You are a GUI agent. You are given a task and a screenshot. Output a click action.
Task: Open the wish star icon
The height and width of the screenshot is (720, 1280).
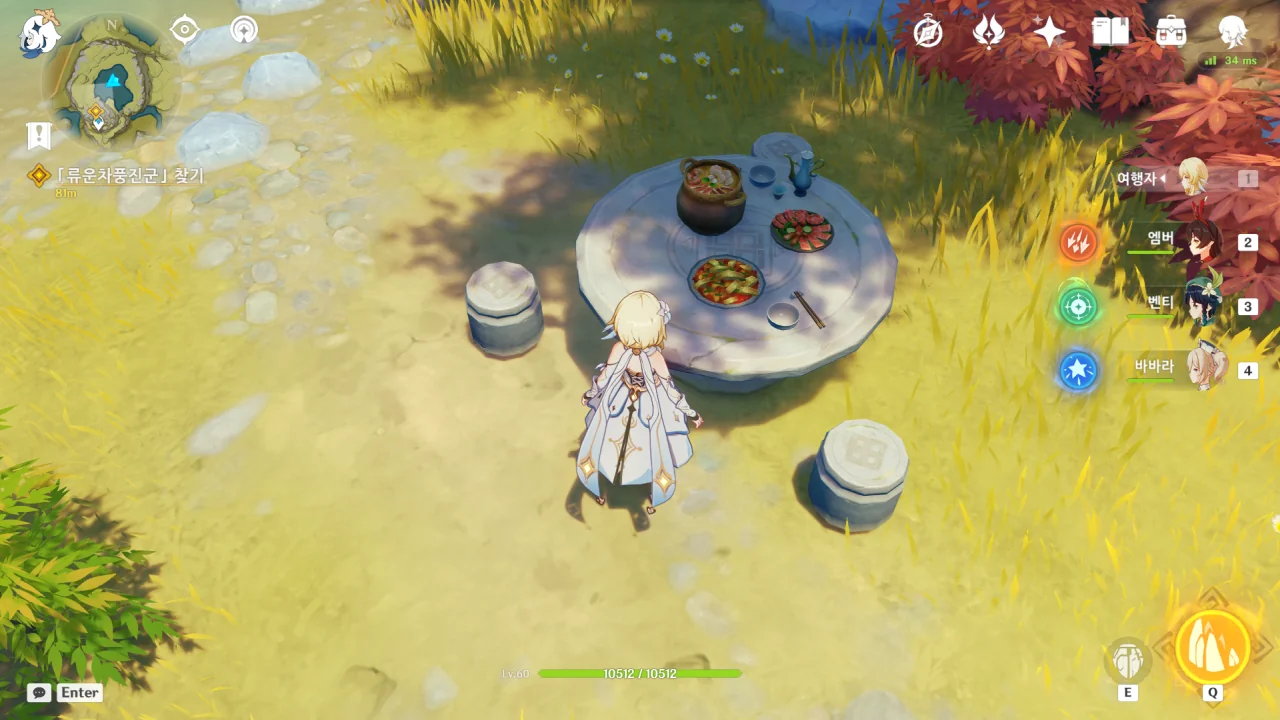coord(1049,32)
